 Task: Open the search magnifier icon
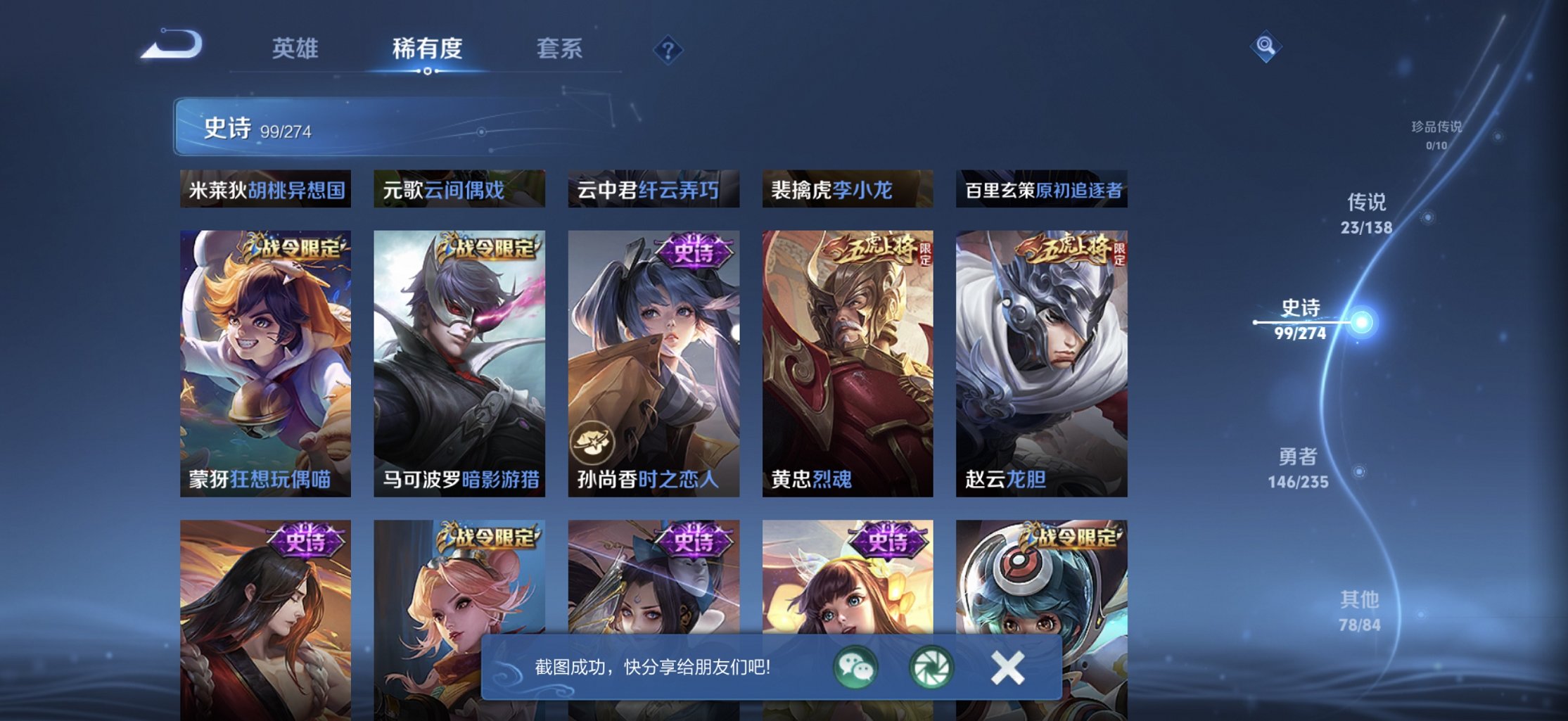[x=1265, y=47]
